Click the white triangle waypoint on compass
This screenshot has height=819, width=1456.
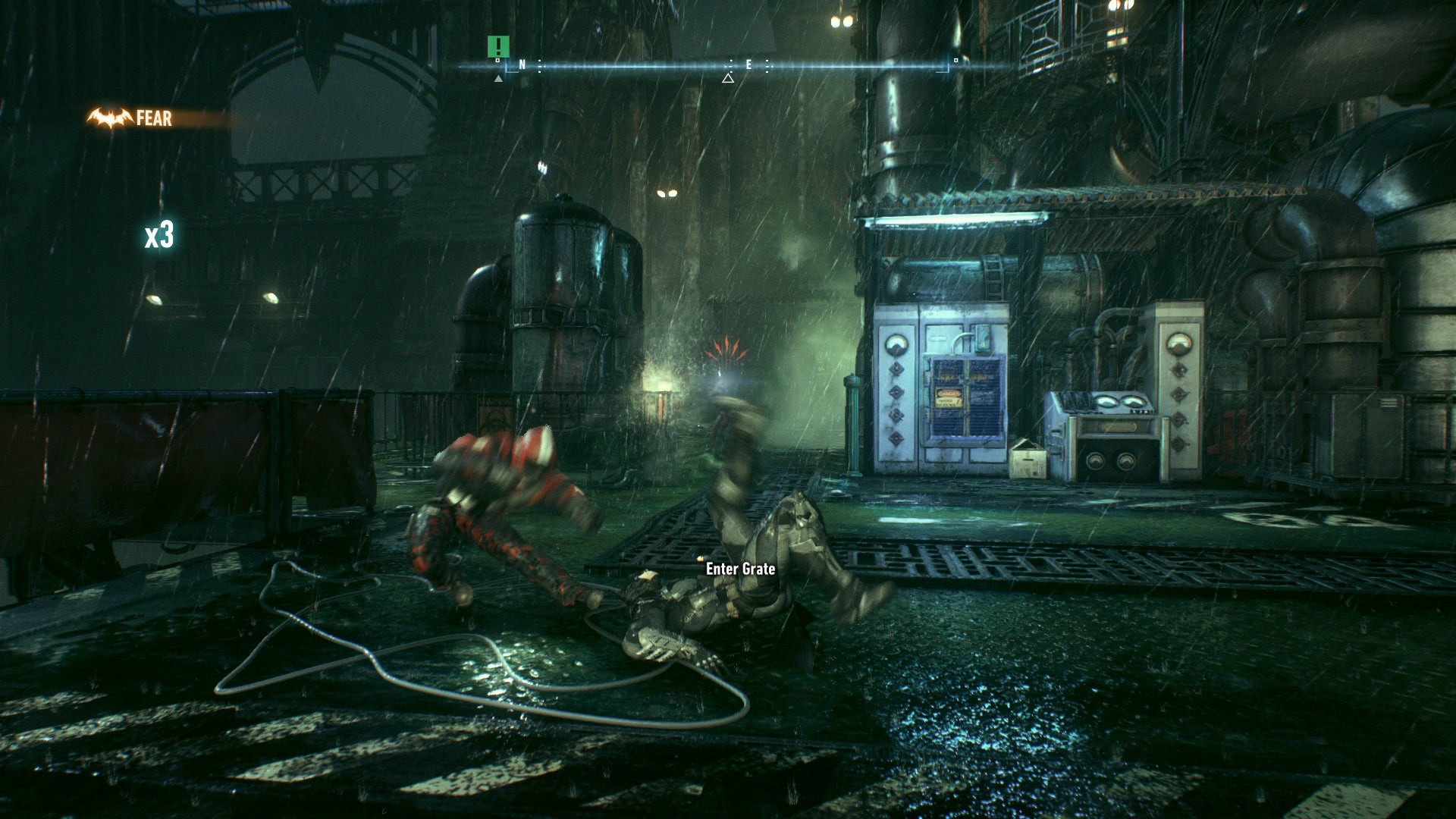pos(728,77)
